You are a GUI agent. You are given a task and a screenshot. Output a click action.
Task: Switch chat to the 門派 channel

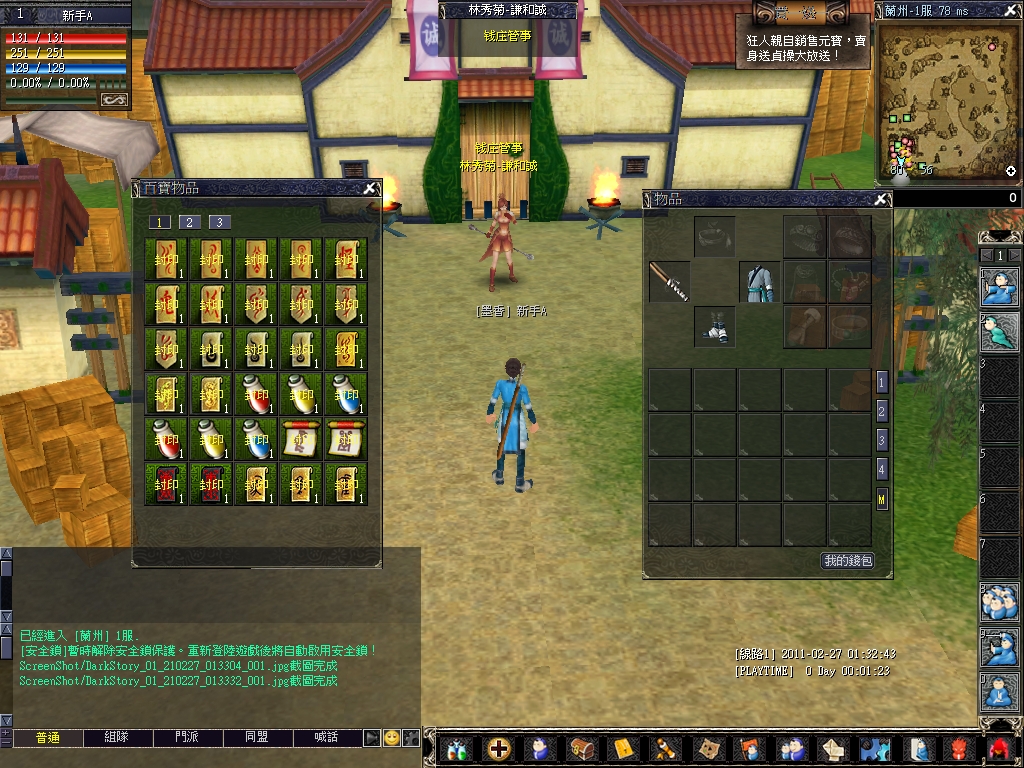tap(187, 738)
